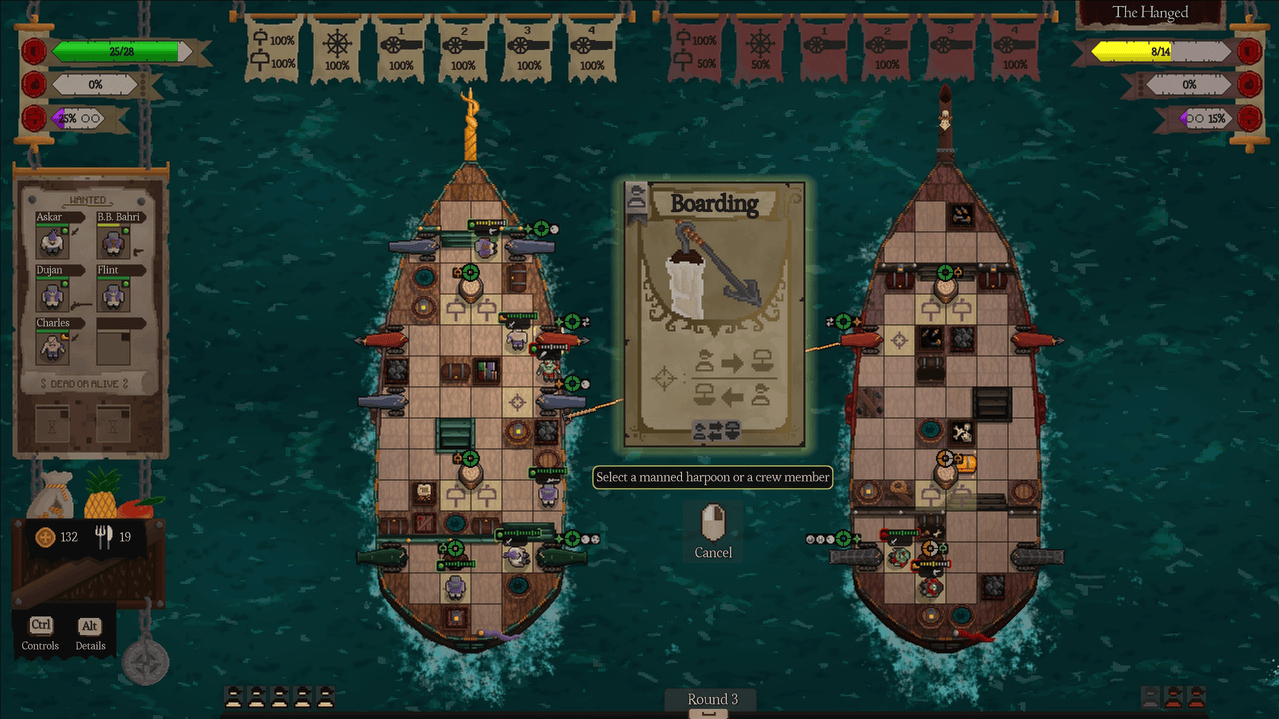The height and width of the screenshot is (719, 1279).
Task: Click The Hanged enemy ship nameplate
Action: 1151,13
